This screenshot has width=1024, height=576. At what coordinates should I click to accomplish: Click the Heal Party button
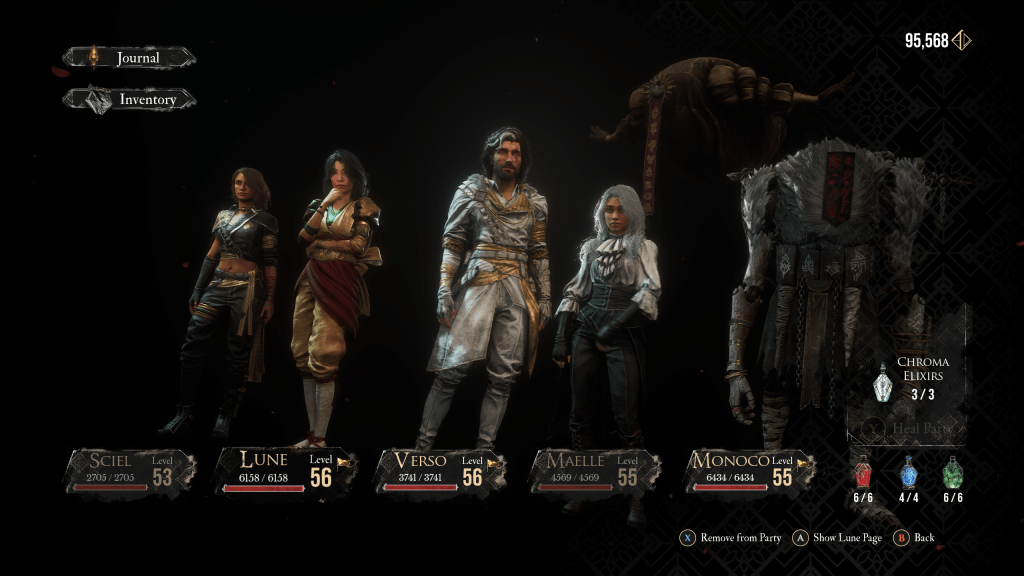point(906,429)
